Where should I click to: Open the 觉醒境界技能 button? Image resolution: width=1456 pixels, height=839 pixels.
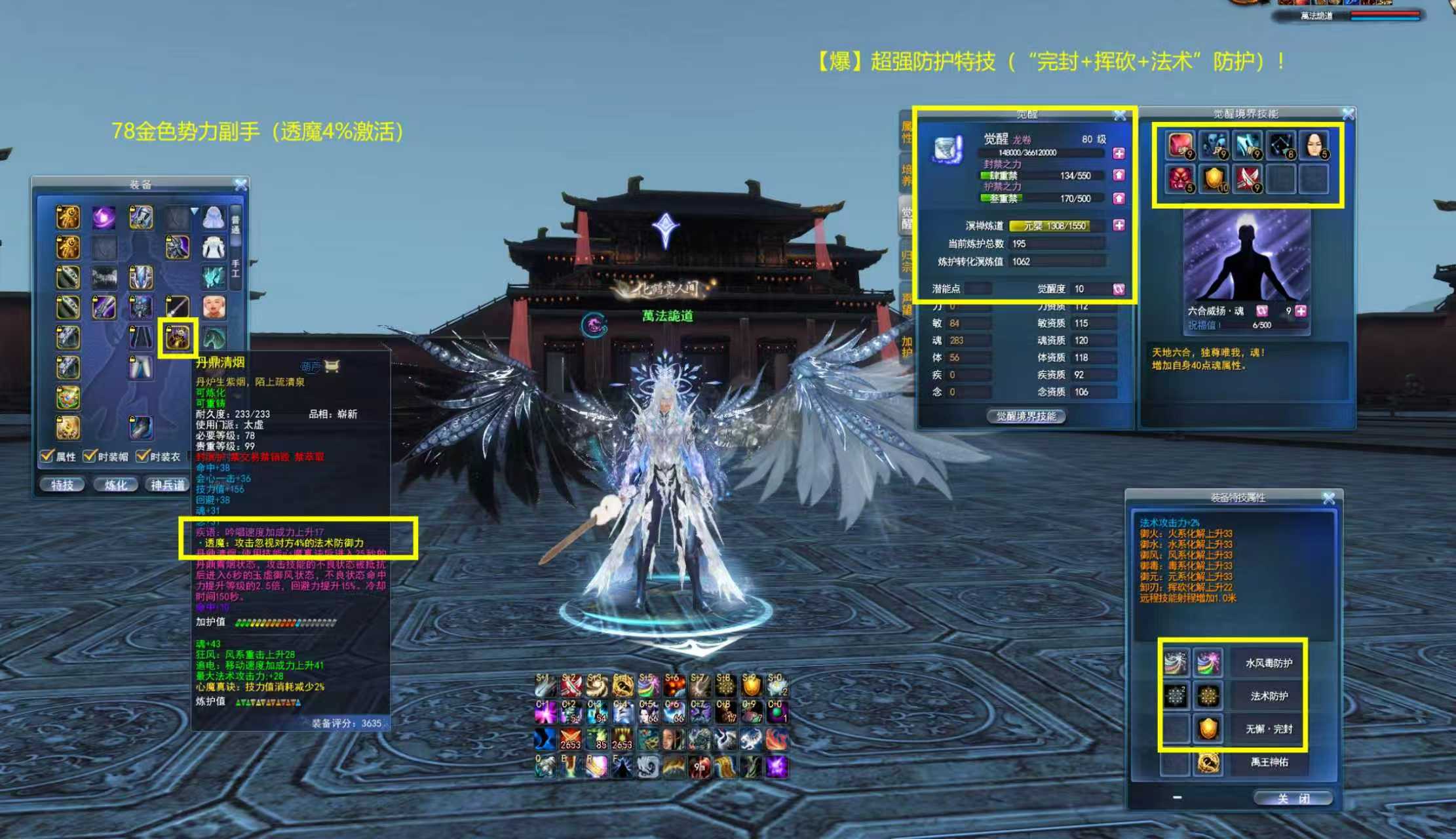[x=1025, y=416]
